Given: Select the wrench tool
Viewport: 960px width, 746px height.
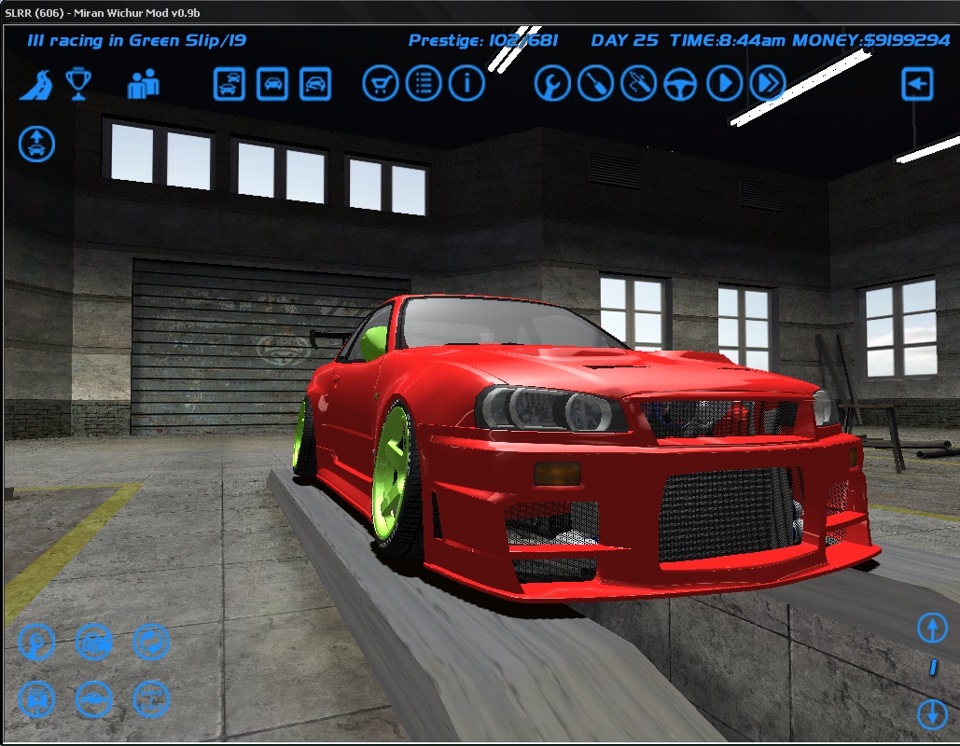Looking at the screenshot, I should pos(552,84).
